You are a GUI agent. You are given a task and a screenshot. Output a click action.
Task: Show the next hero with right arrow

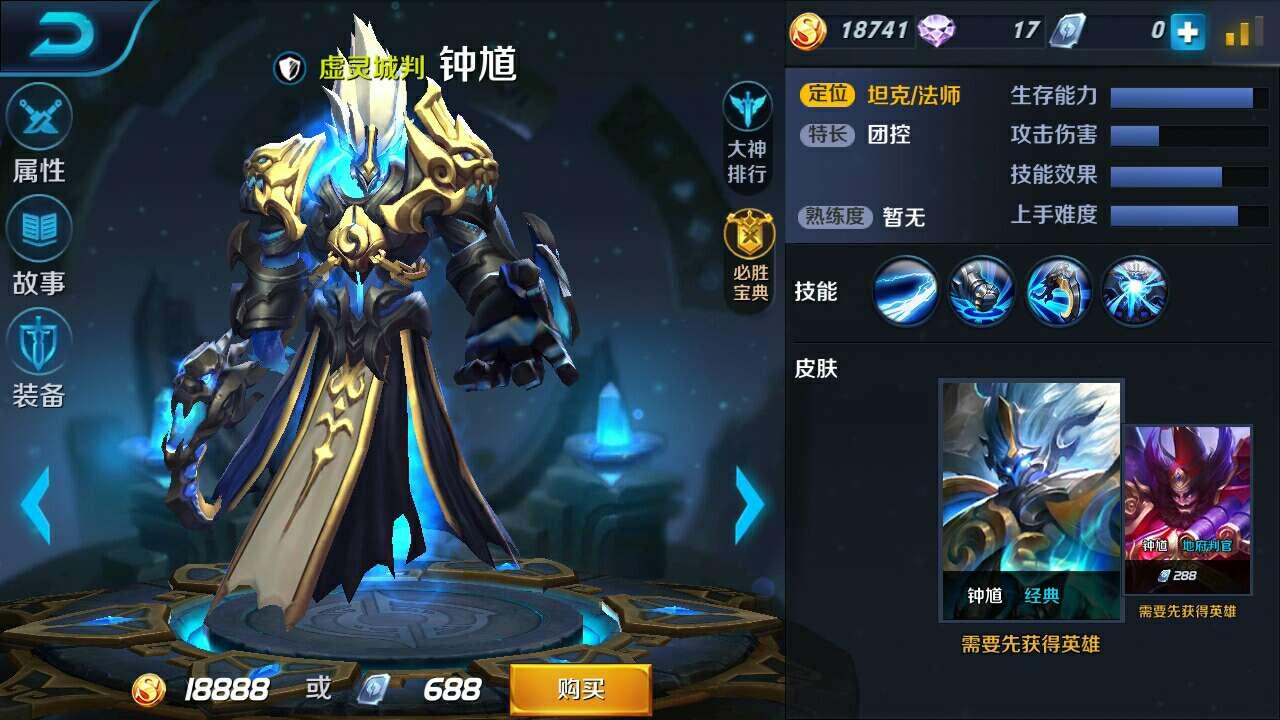(748, 505)
